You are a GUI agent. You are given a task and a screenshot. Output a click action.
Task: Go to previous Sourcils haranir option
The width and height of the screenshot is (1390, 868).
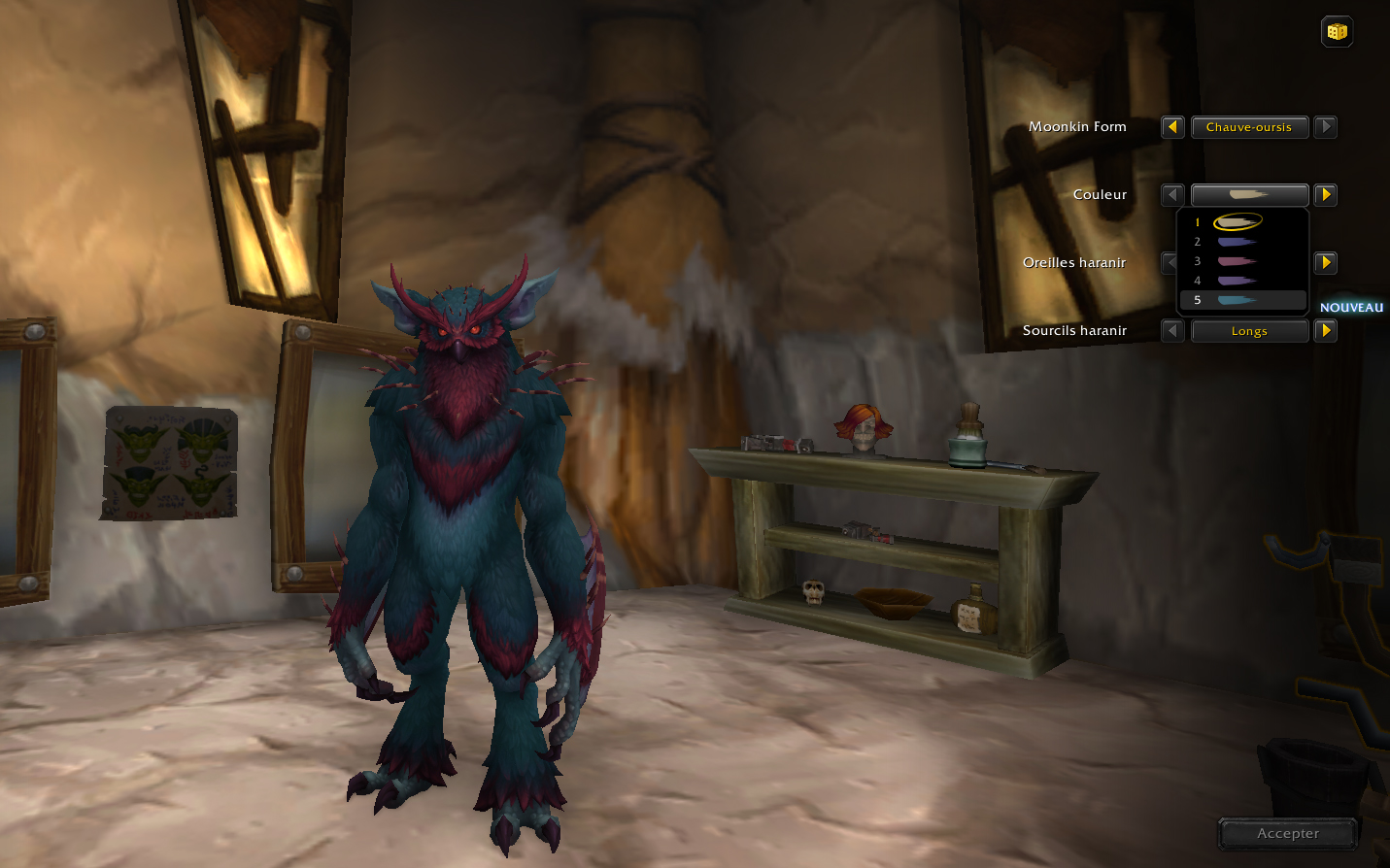pyautogui.click(x=1172, y=331)
